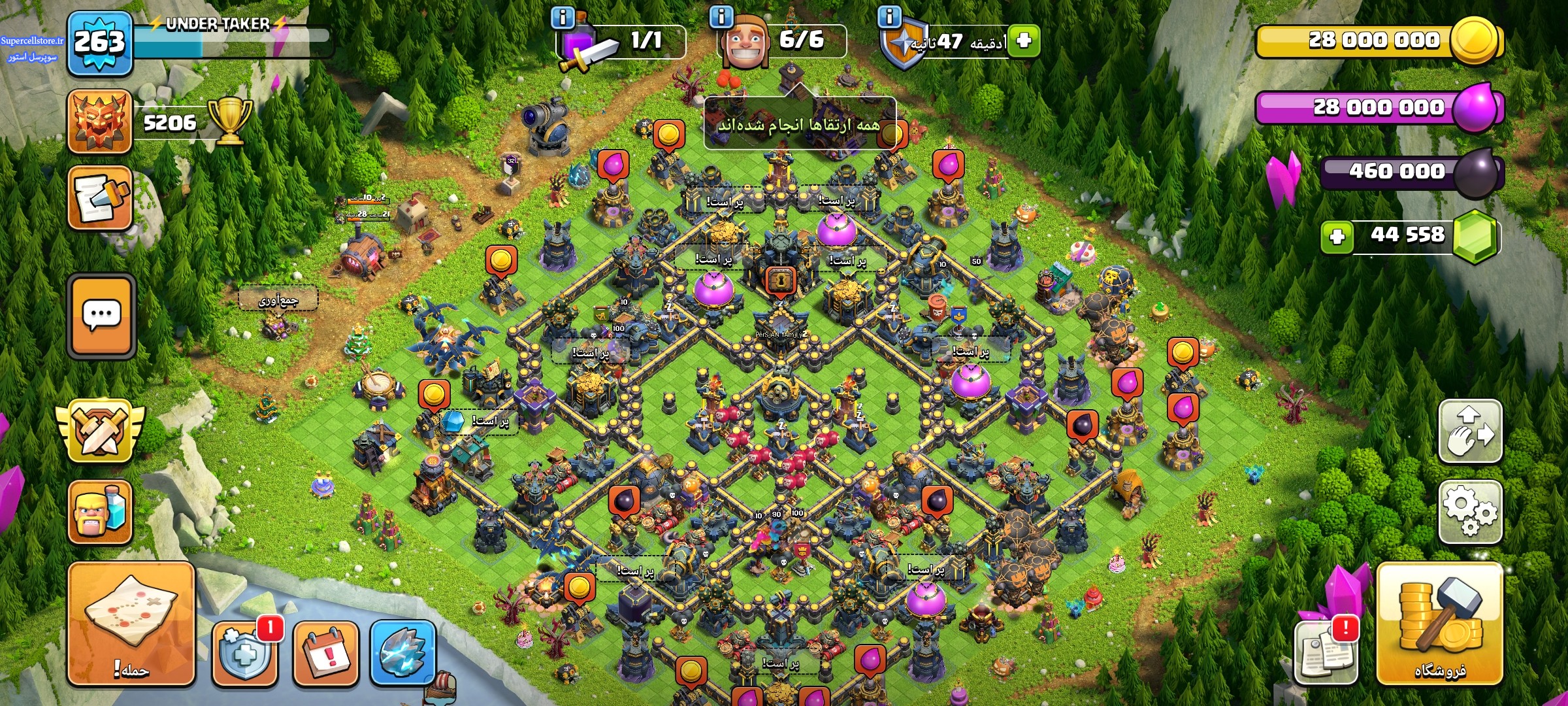
Task: Open the chat speech bubble panel
Action: (x=101, y=316)
